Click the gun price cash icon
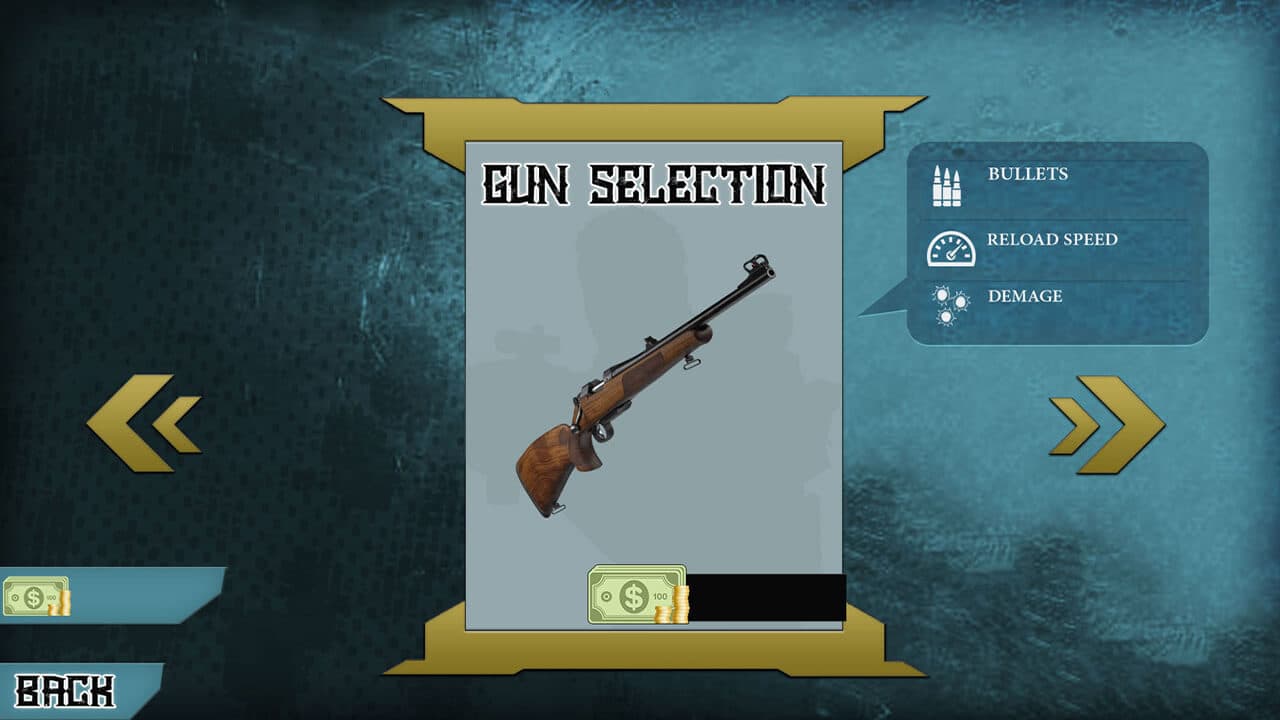This screenshot has height=720, width=1280. [x=638, y=594]
